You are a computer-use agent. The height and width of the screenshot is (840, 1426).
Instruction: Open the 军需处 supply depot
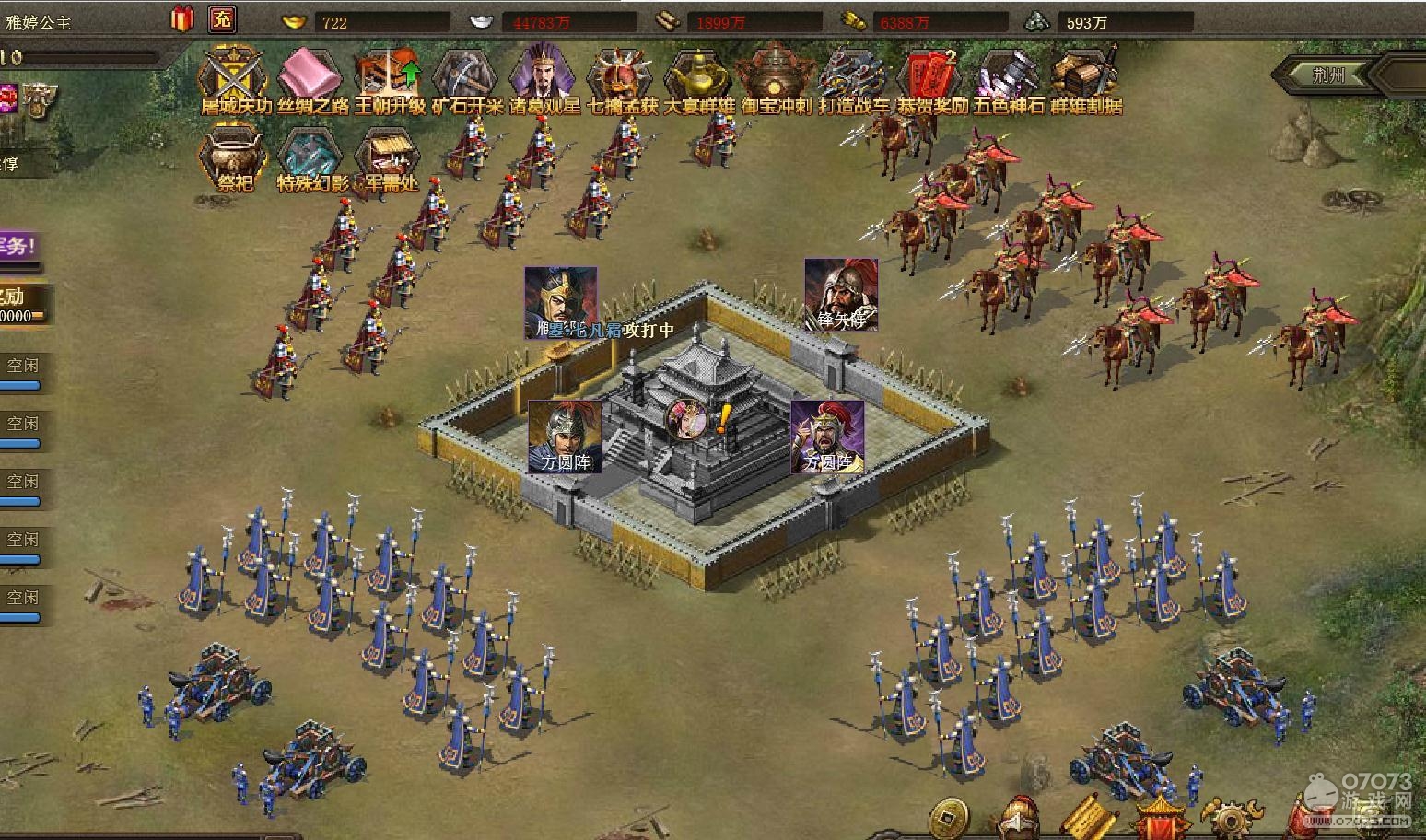(x=391, y=157)
